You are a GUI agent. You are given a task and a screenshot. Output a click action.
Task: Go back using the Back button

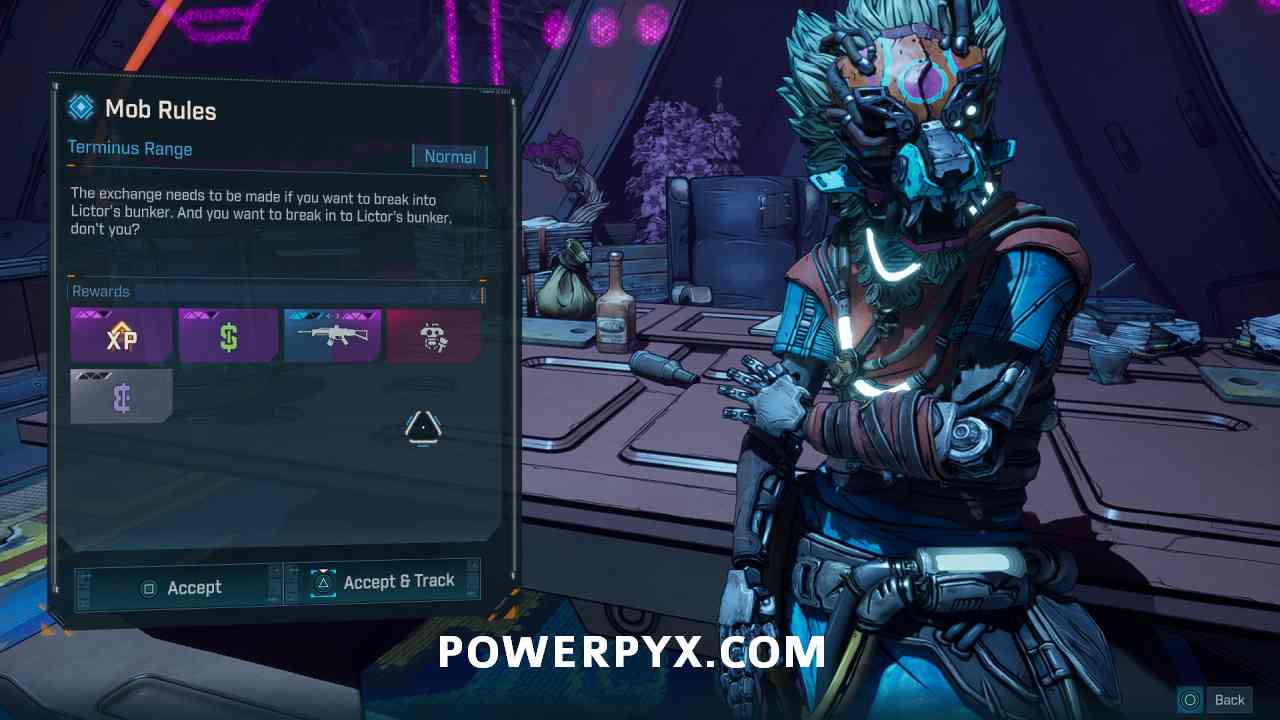point(1217,700)
